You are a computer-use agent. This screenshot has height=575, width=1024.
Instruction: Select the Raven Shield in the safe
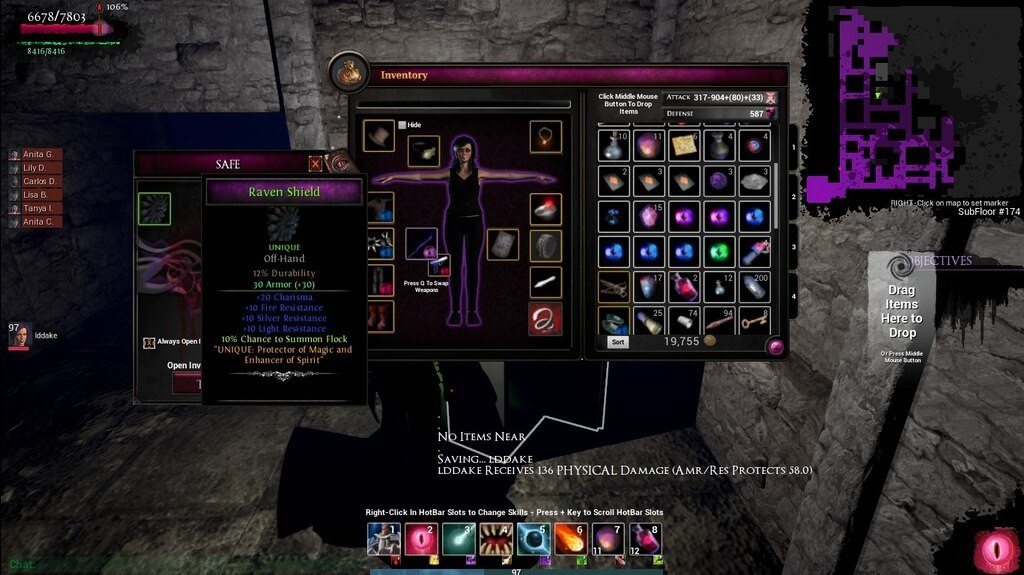tap(154, 209)
